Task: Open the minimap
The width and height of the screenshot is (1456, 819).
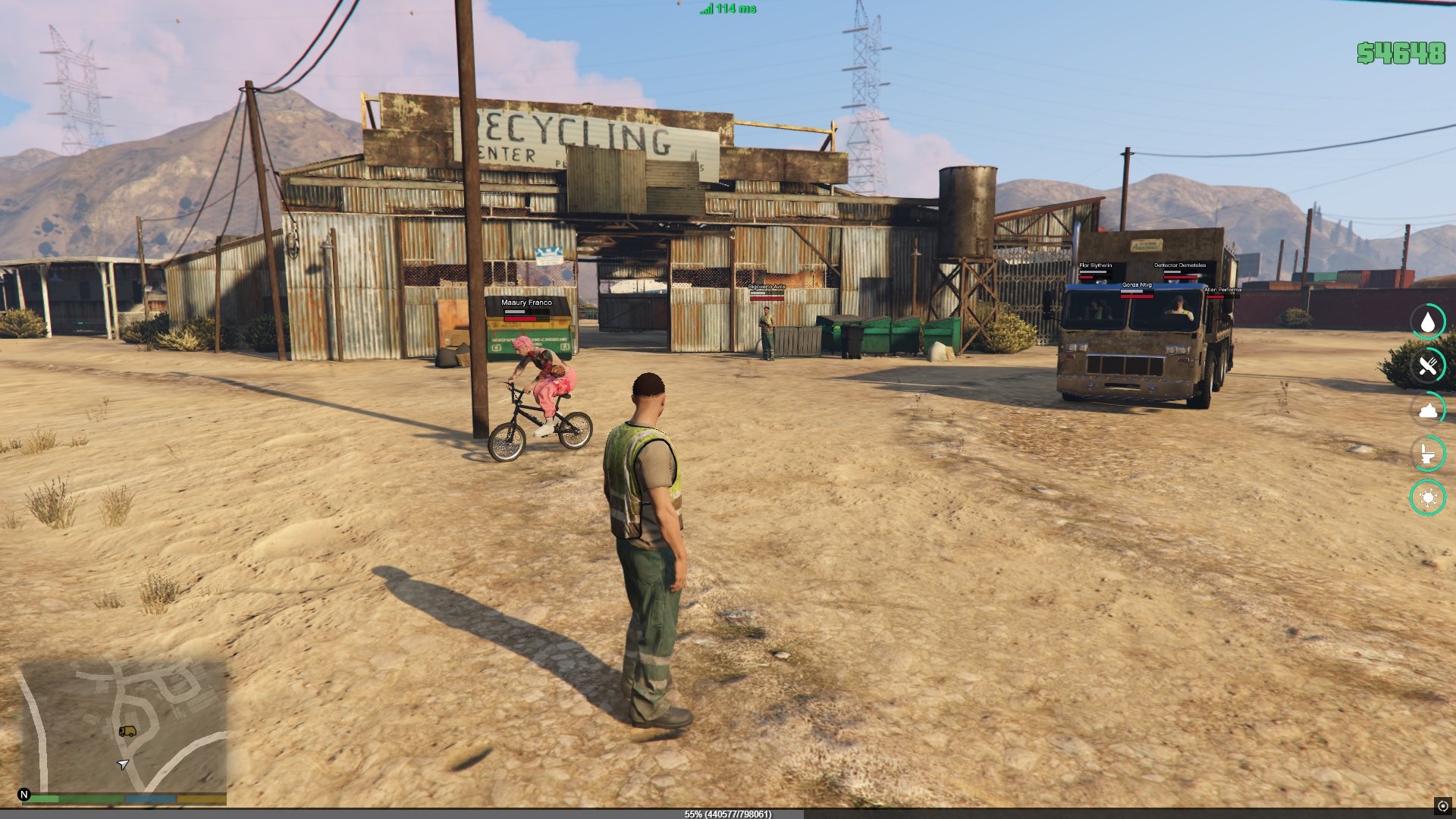Action: [x=123, y=726]
